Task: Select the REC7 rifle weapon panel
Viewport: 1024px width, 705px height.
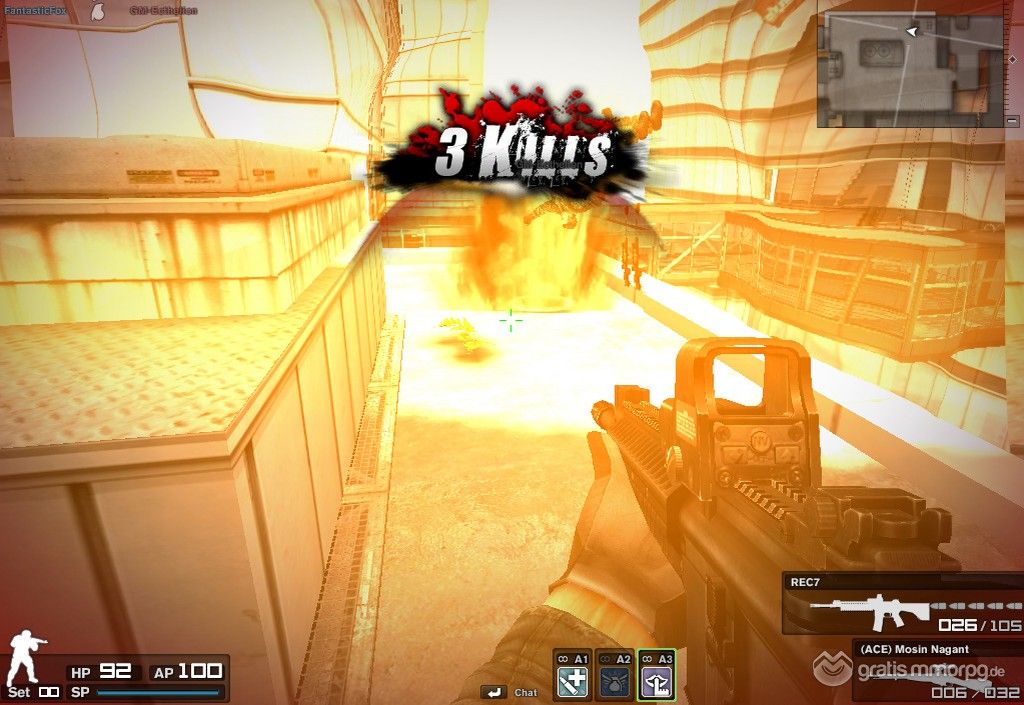Action: [x=903, y=605]
